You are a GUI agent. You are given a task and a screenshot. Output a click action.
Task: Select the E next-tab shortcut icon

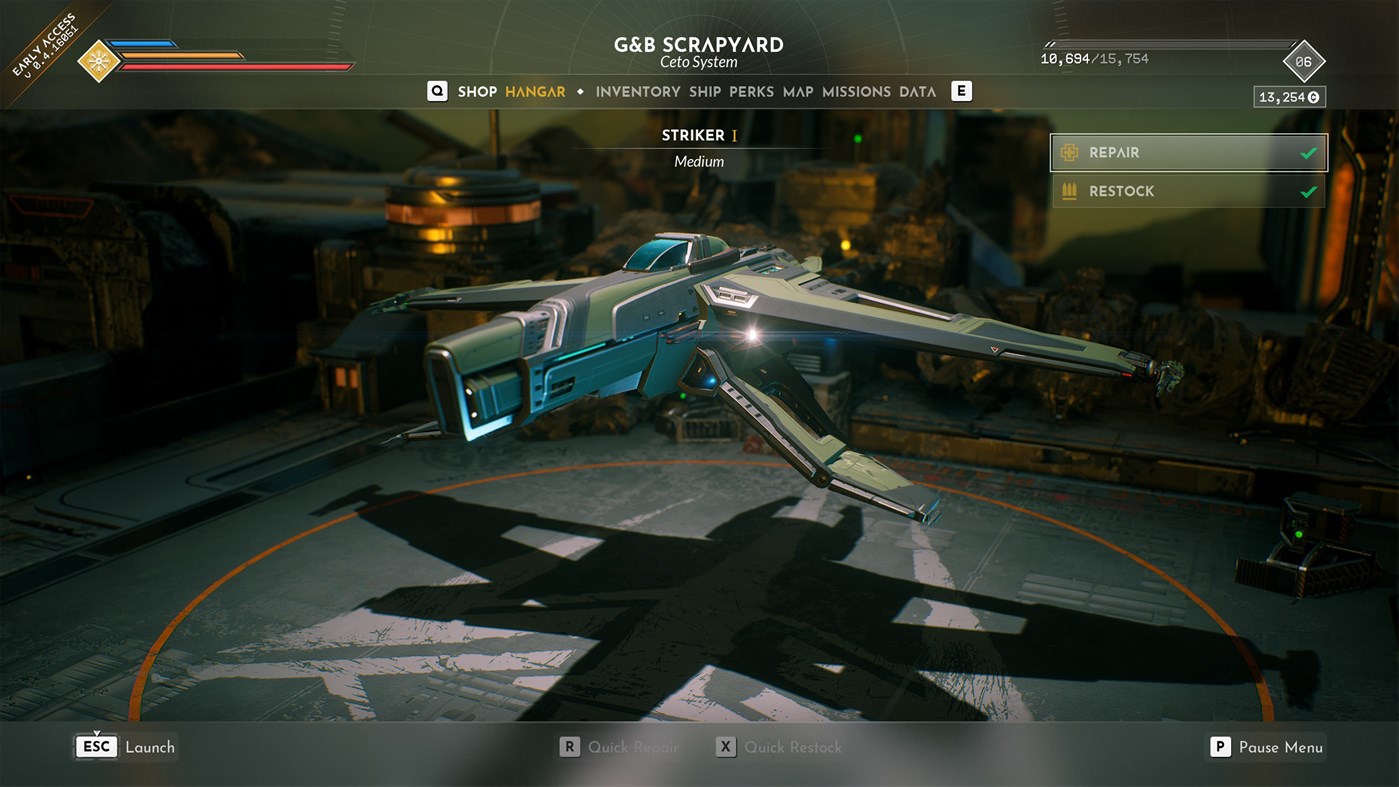coord(960,91)
